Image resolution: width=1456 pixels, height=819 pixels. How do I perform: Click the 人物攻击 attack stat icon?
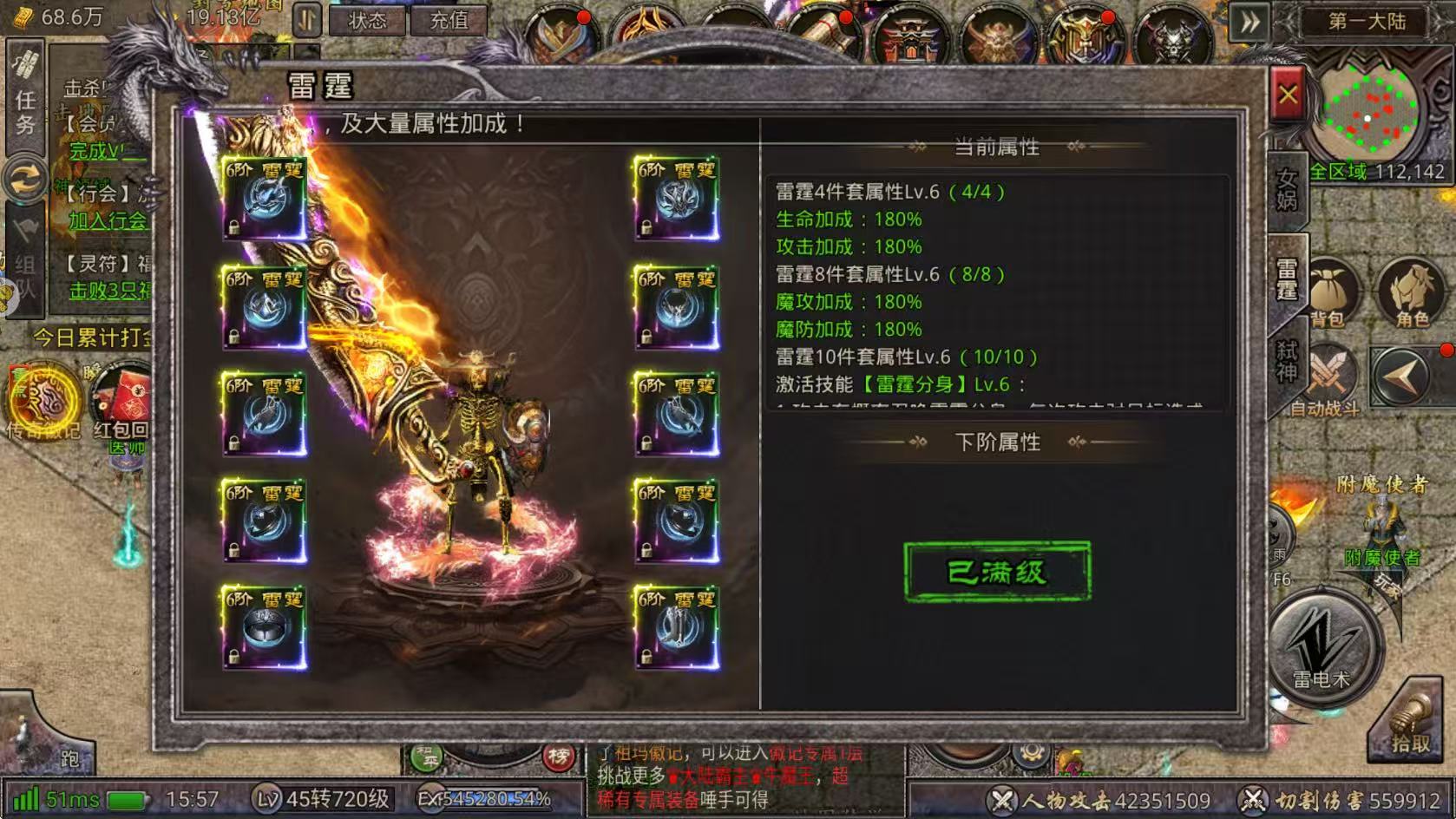pos(1005,800)
